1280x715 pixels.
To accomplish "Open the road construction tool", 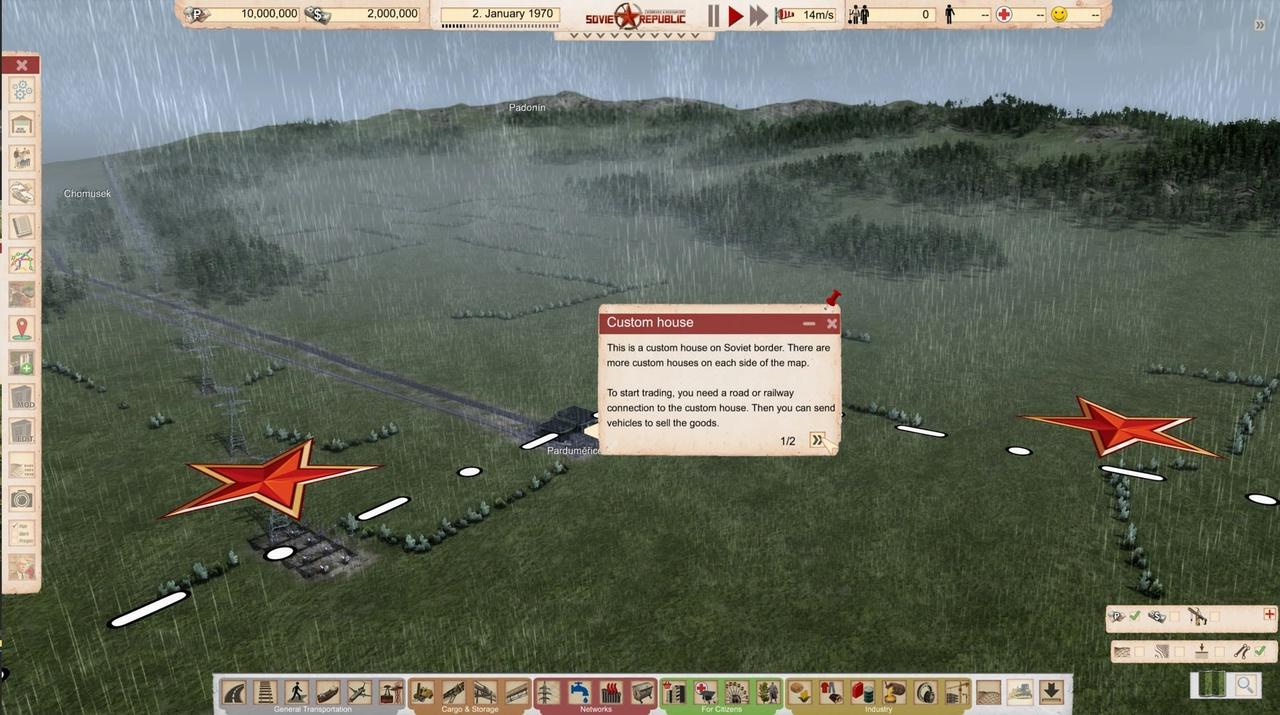I will click(x=234, y=692).
